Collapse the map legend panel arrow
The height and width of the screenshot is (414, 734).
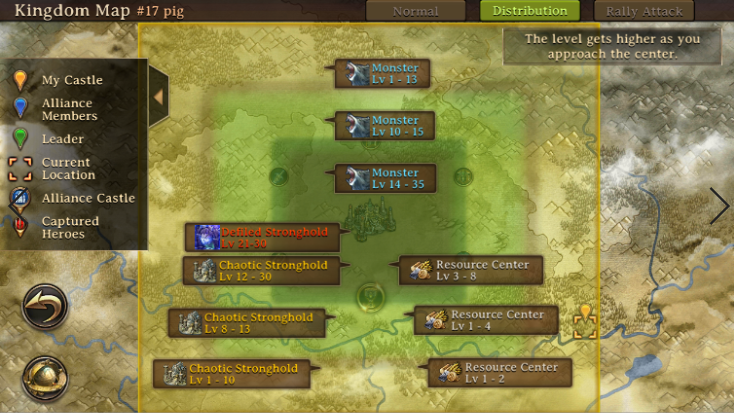point(158,96)
